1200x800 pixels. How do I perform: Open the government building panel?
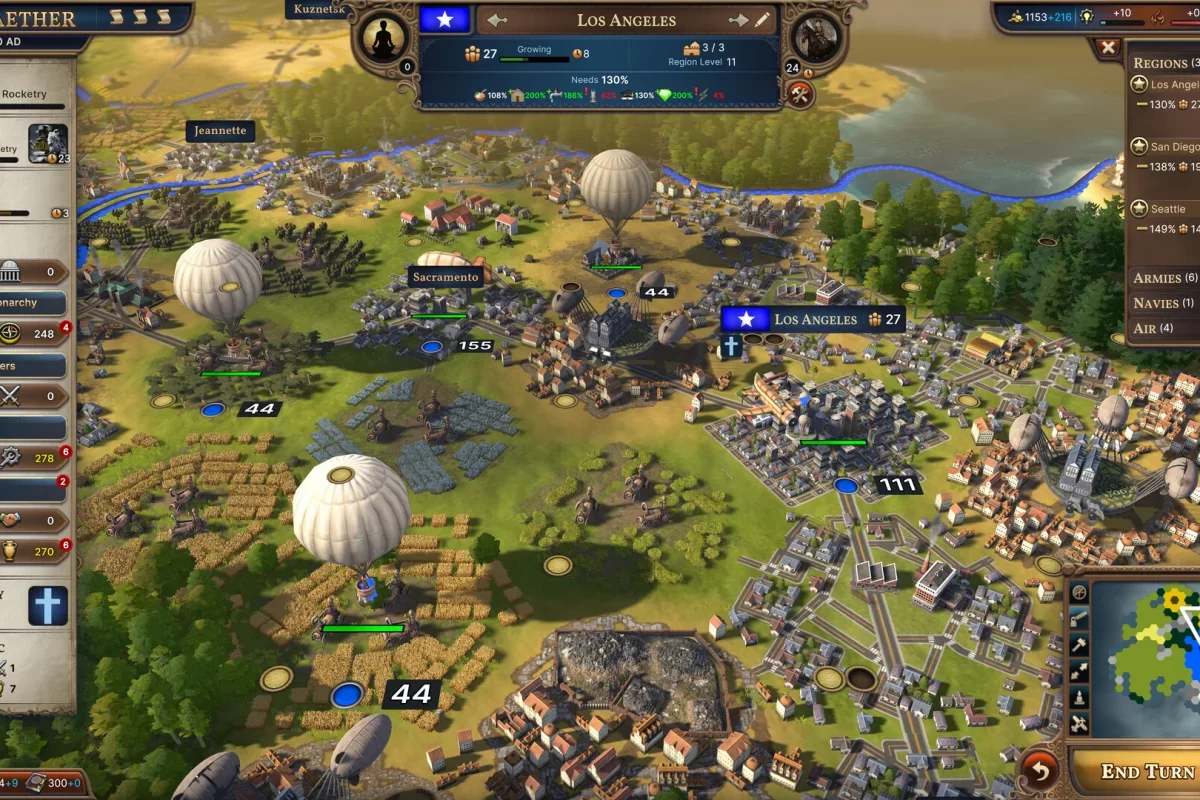pos(12,271)
